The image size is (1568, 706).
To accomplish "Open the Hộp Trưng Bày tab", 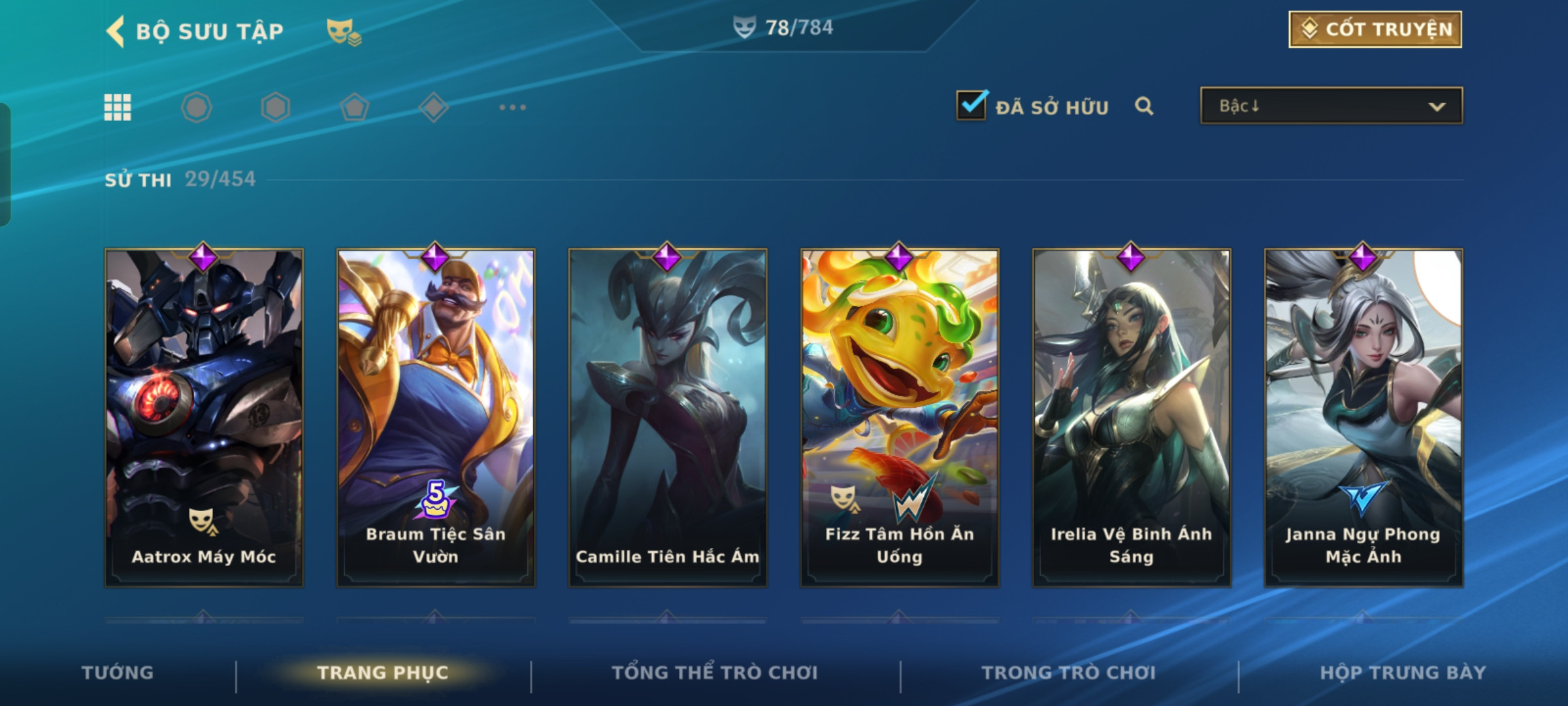I will pos(1403,673).
